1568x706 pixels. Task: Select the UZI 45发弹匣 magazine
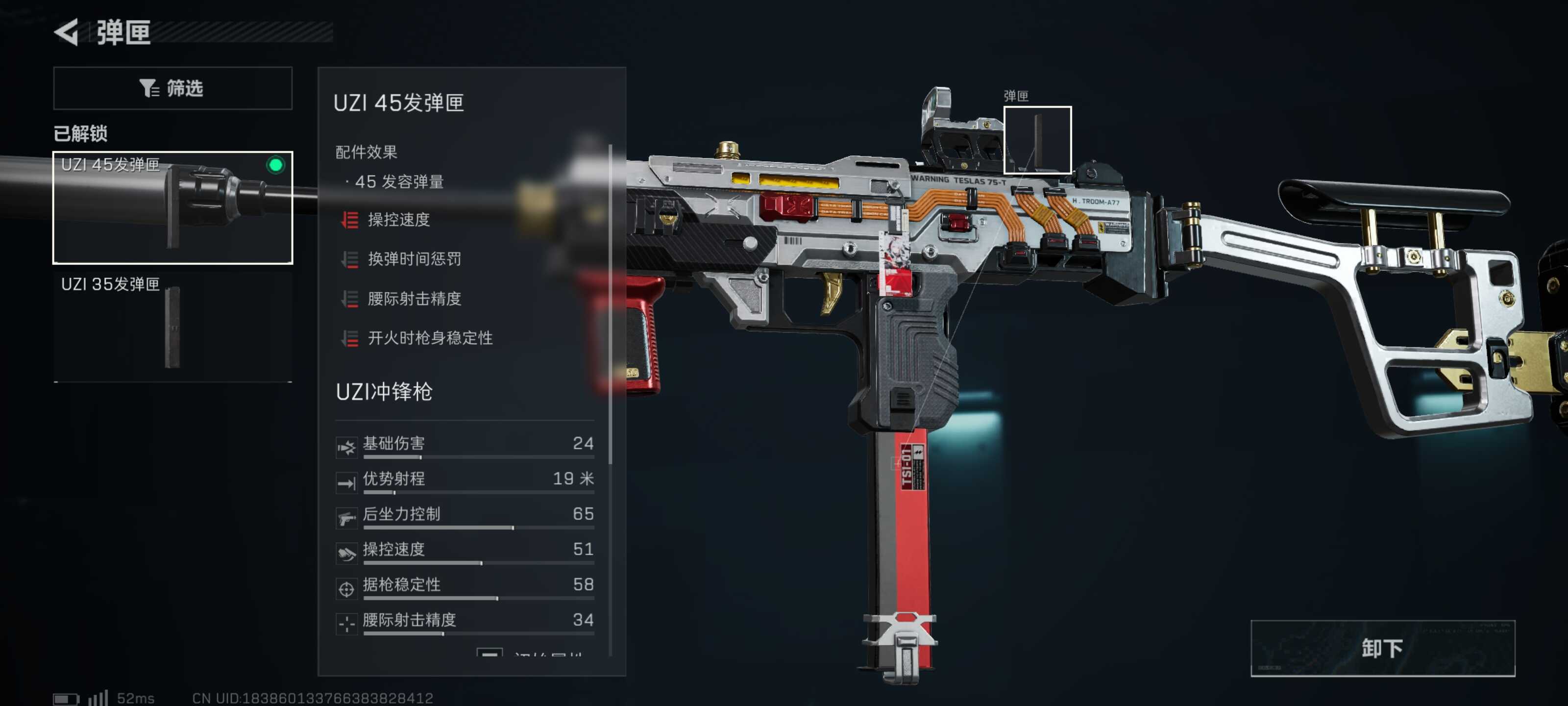[x=172, y=207]
